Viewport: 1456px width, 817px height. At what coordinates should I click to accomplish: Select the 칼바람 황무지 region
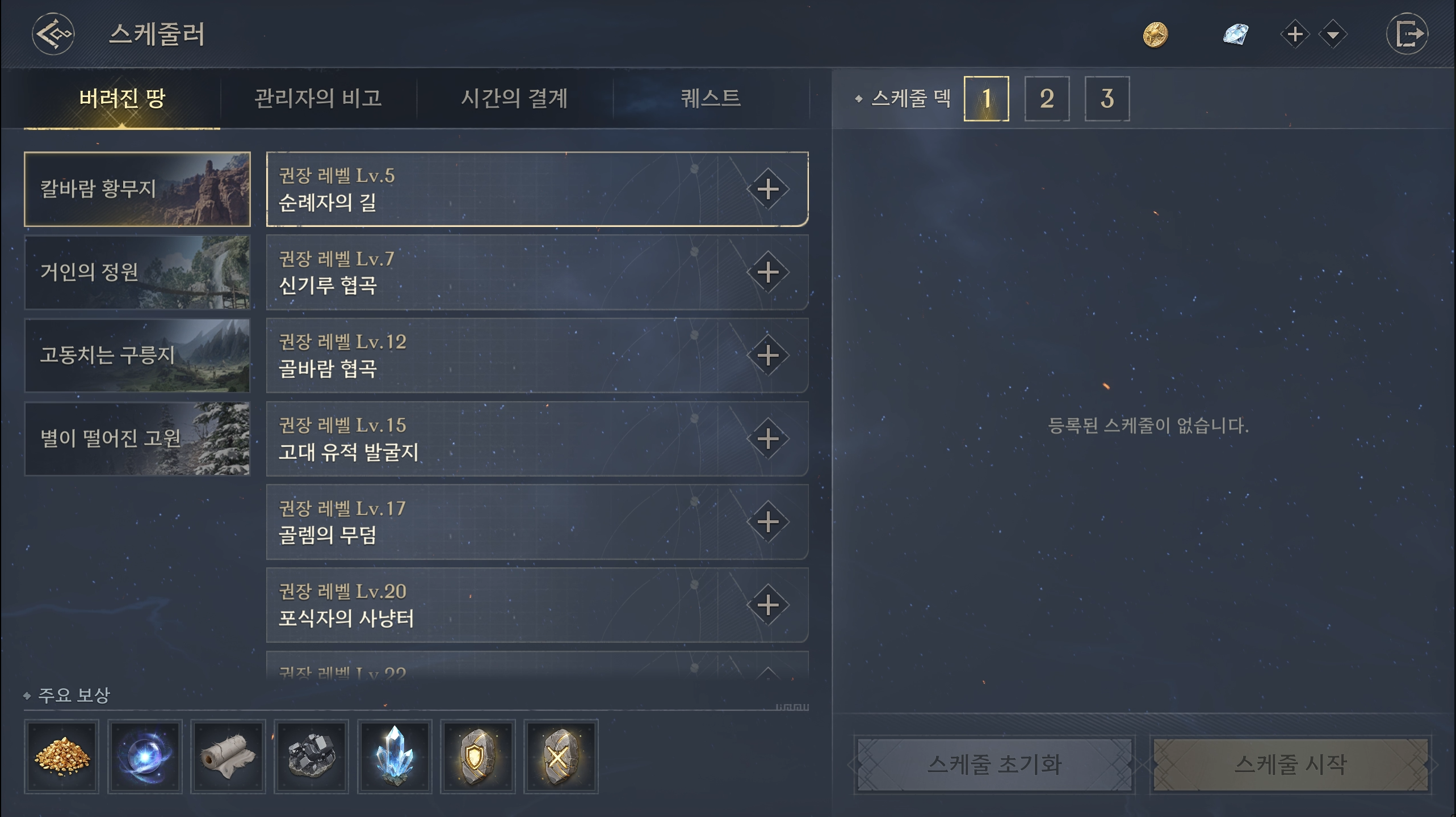[137, 189]
